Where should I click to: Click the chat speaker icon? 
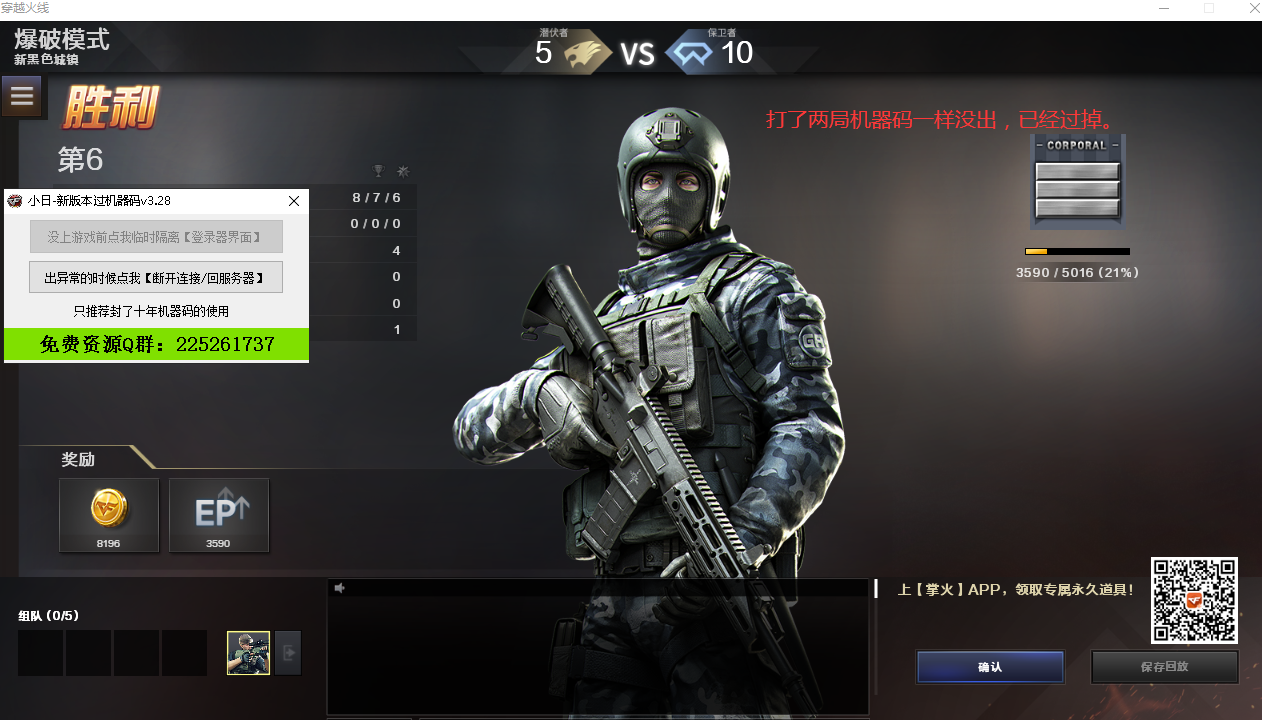340,588
